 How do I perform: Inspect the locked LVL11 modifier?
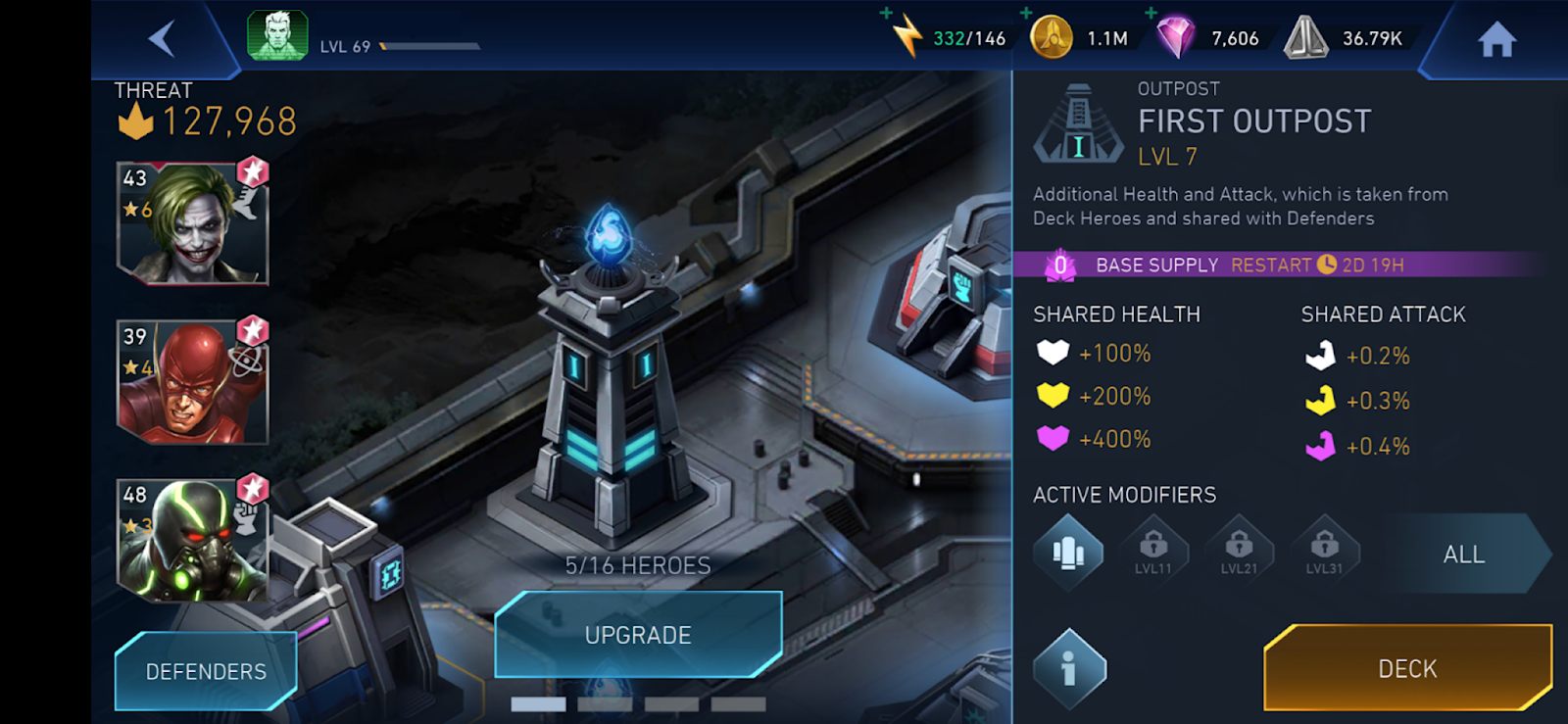(x=1153, y=552)
